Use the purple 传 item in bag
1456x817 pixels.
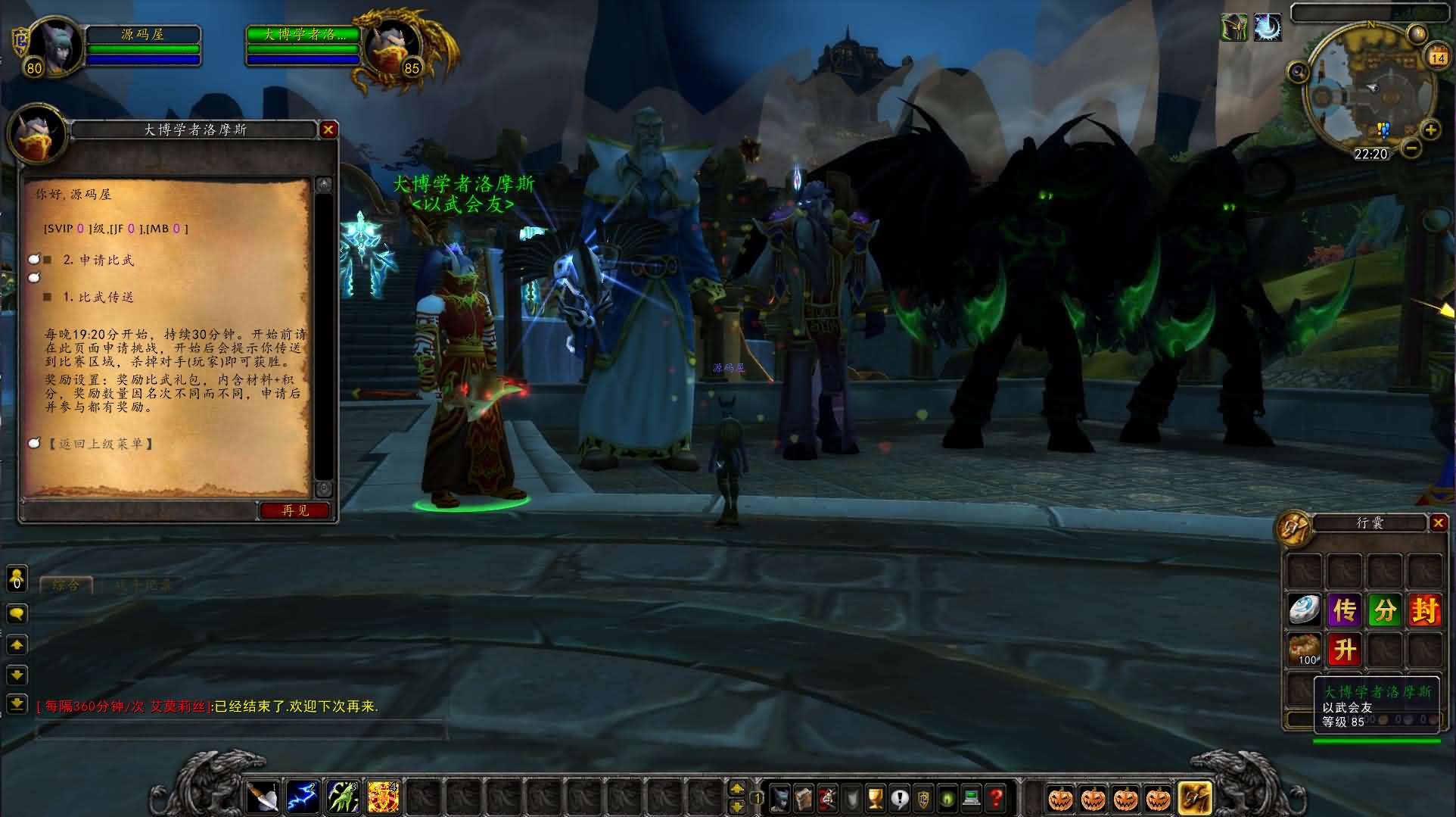pos(1344,610)
